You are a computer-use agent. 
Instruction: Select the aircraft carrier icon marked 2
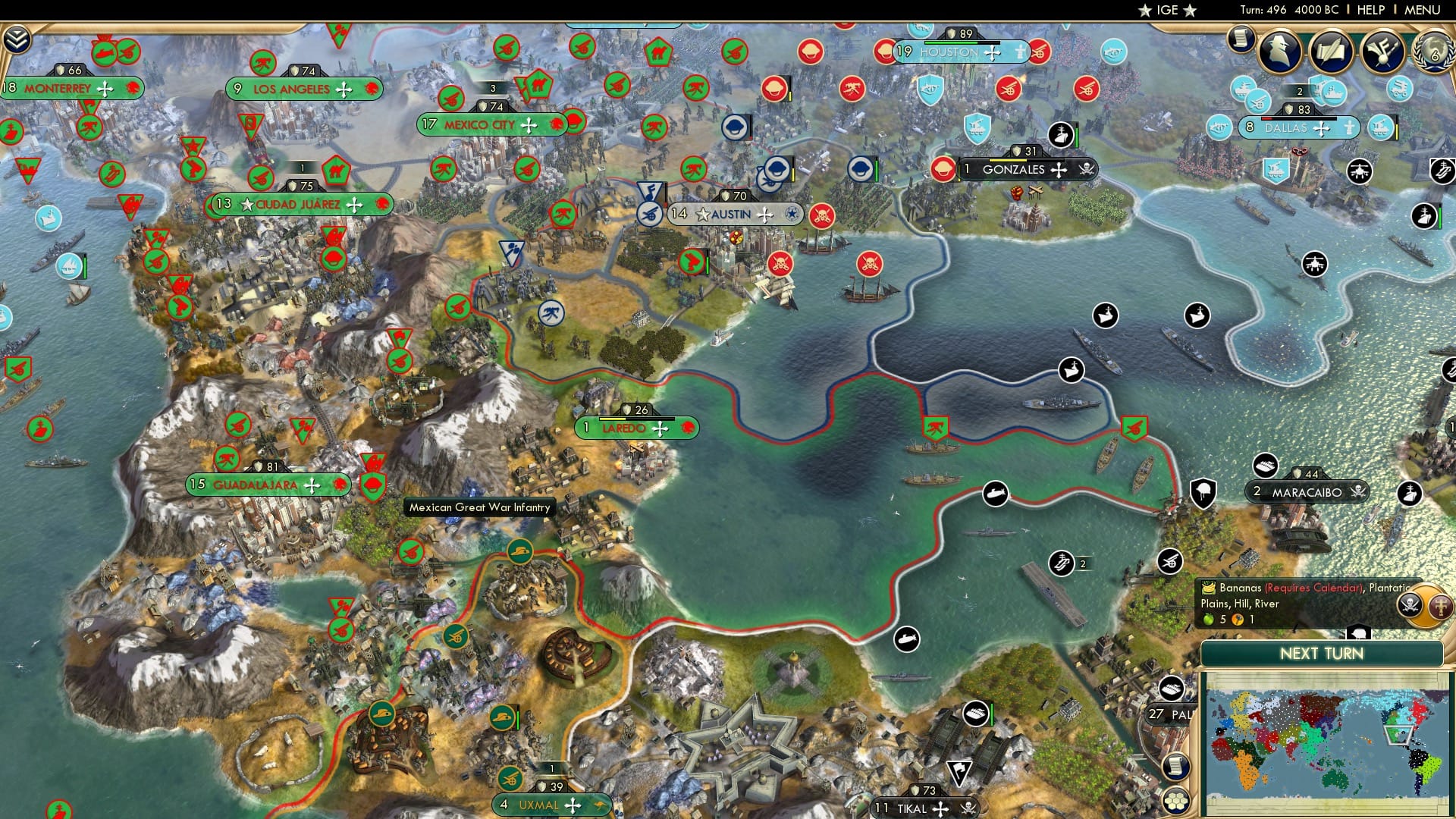1062,564
